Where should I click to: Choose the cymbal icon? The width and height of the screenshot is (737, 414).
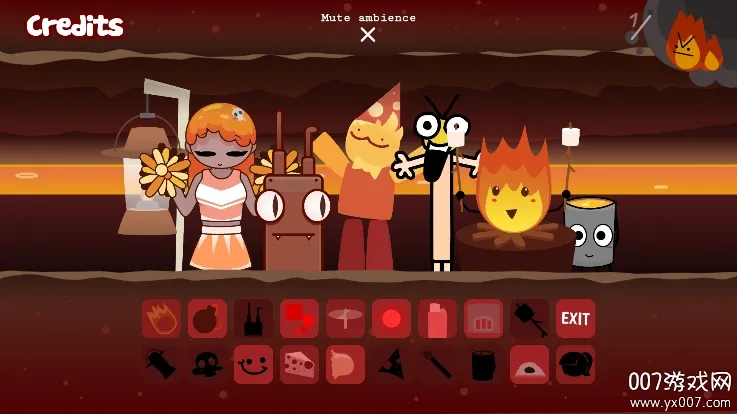coord(345,319)
